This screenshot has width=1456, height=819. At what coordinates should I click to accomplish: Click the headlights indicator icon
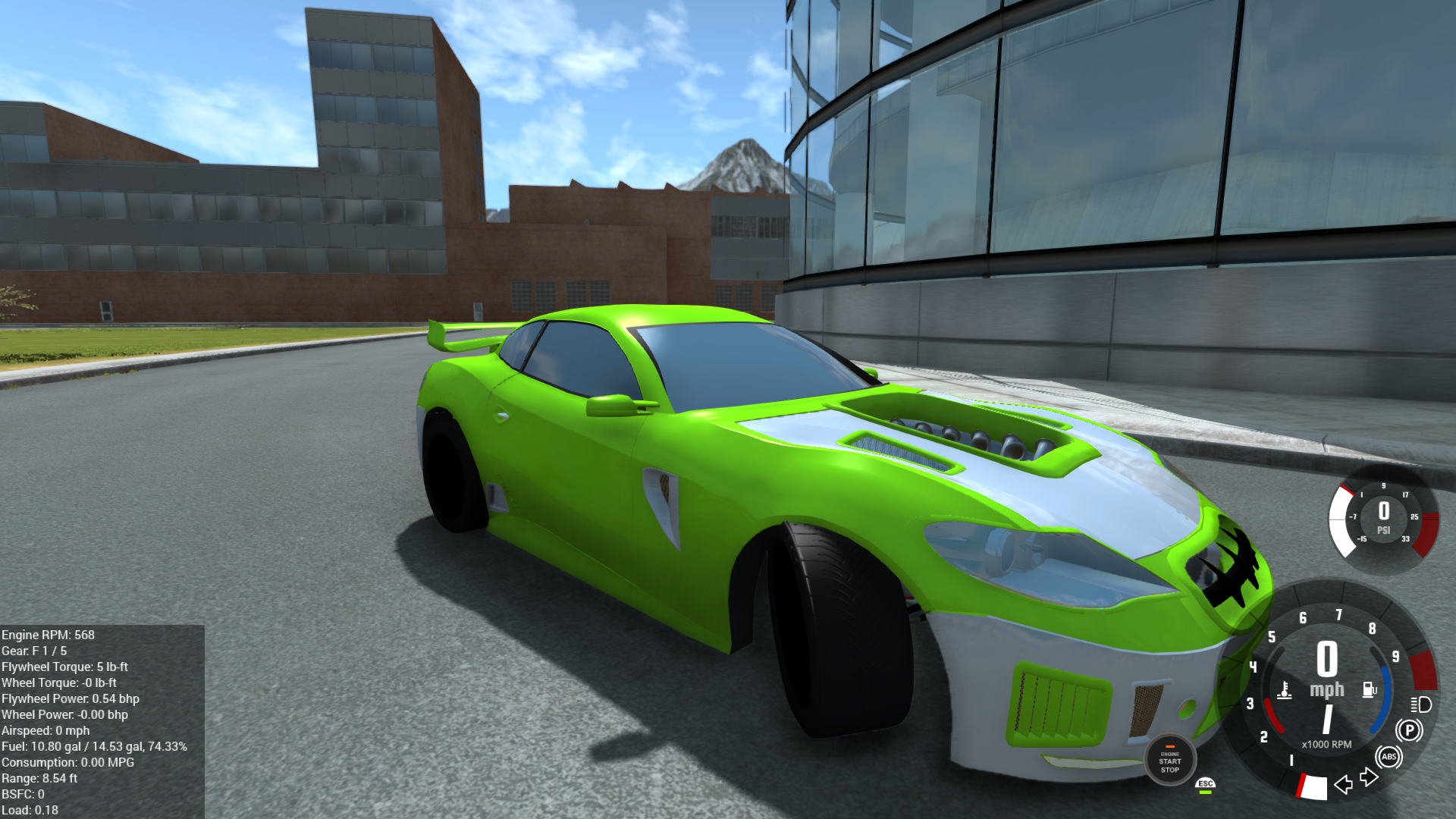click(x=1420, y=705)
